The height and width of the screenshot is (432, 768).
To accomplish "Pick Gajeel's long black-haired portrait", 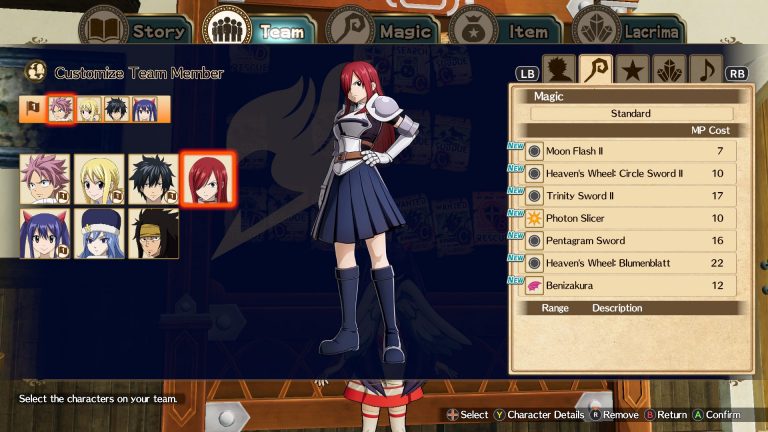I will click(x=153, y=234).
